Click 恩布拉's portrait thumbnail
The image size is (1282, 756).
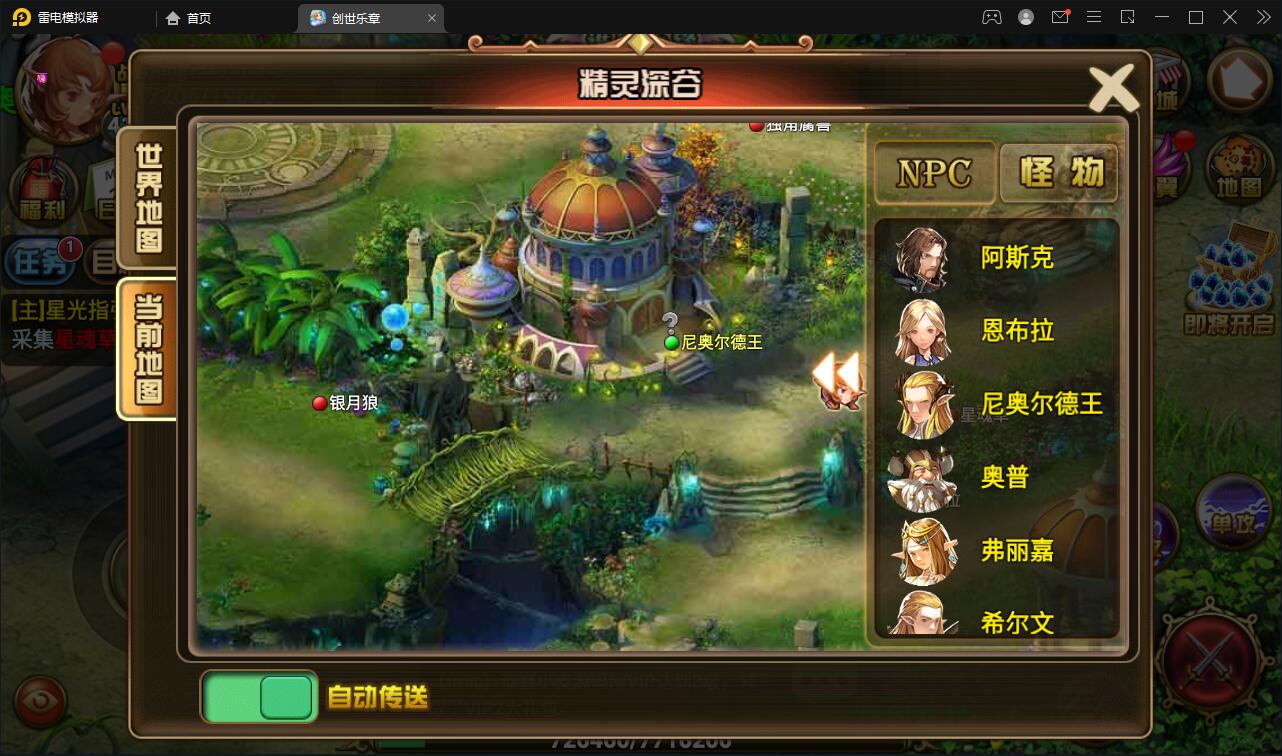(x=922, y=331)
